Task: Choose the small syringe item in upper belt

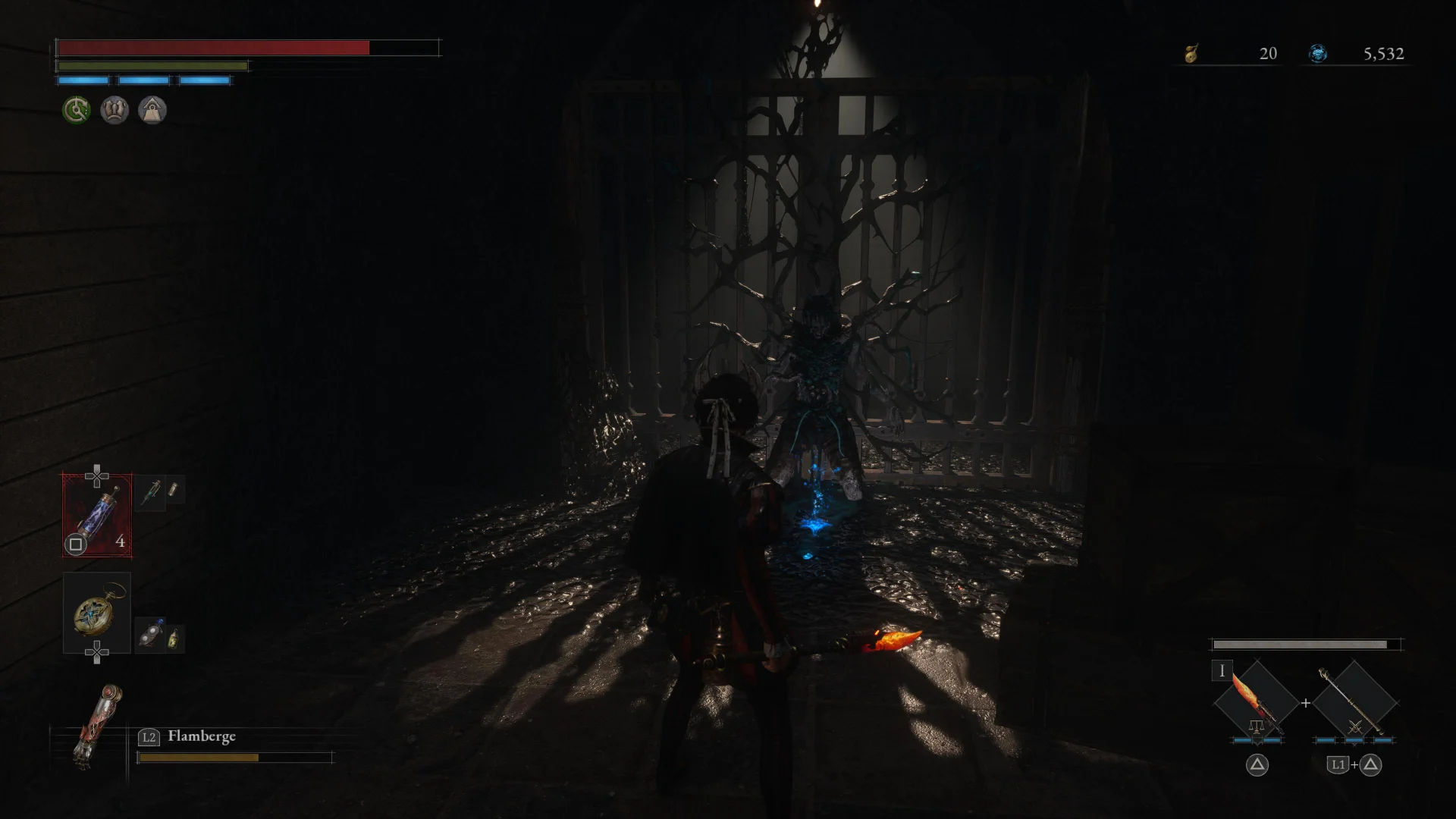Action: (x=151, y=491)
